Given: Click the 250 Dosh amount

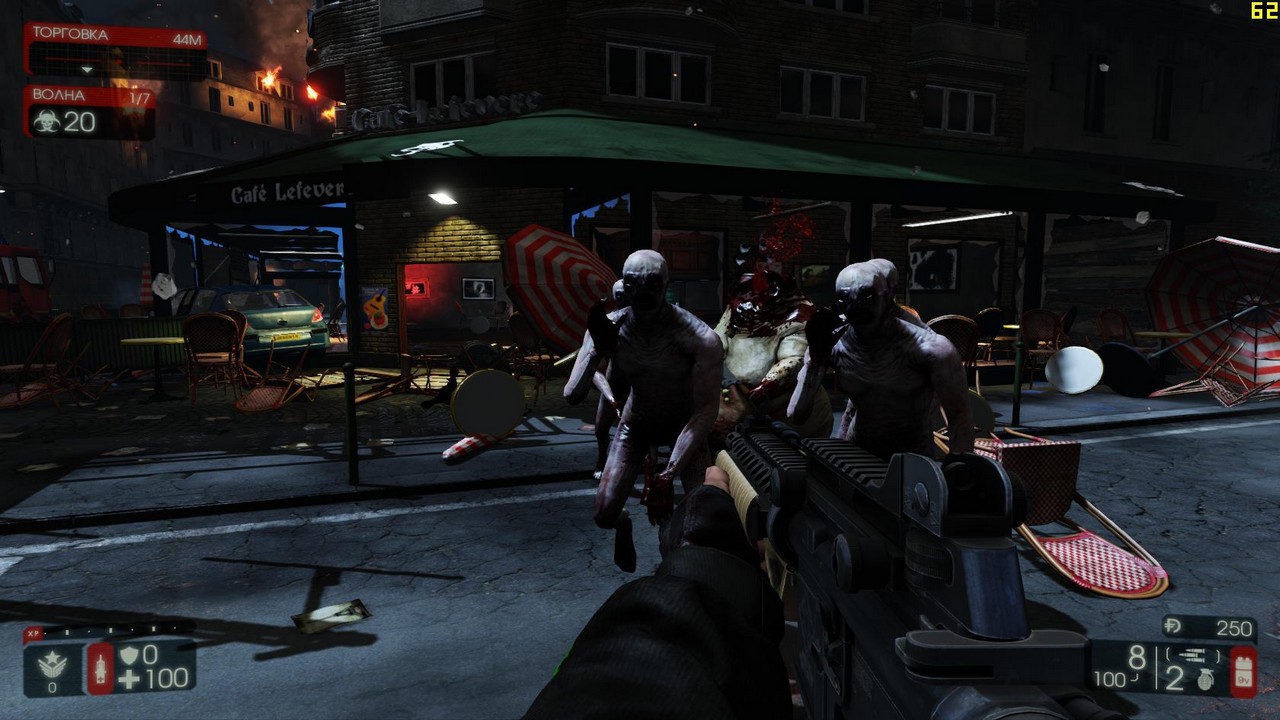Looking at the screenshot, I should pos(1235,628).
